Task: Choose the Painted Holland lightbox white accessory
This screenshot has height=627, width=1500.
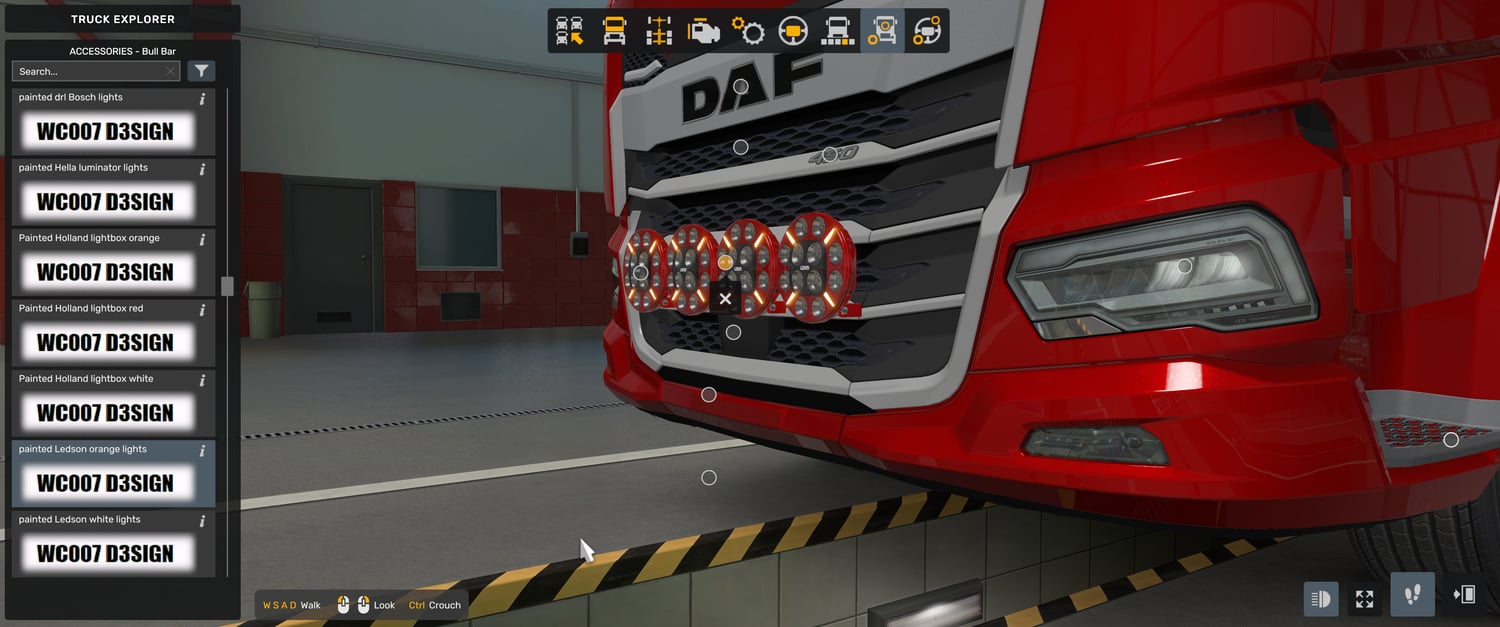Action: click(105, 412)
